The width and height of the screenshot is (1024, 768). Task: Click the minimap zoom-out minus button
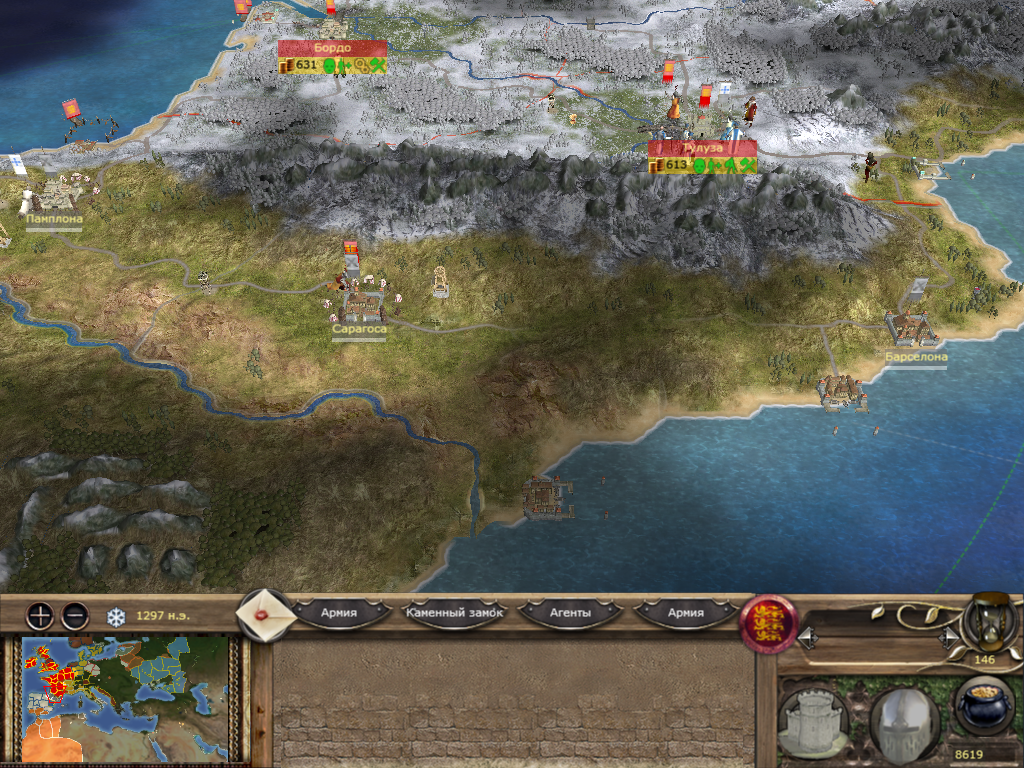pos(75,615)
